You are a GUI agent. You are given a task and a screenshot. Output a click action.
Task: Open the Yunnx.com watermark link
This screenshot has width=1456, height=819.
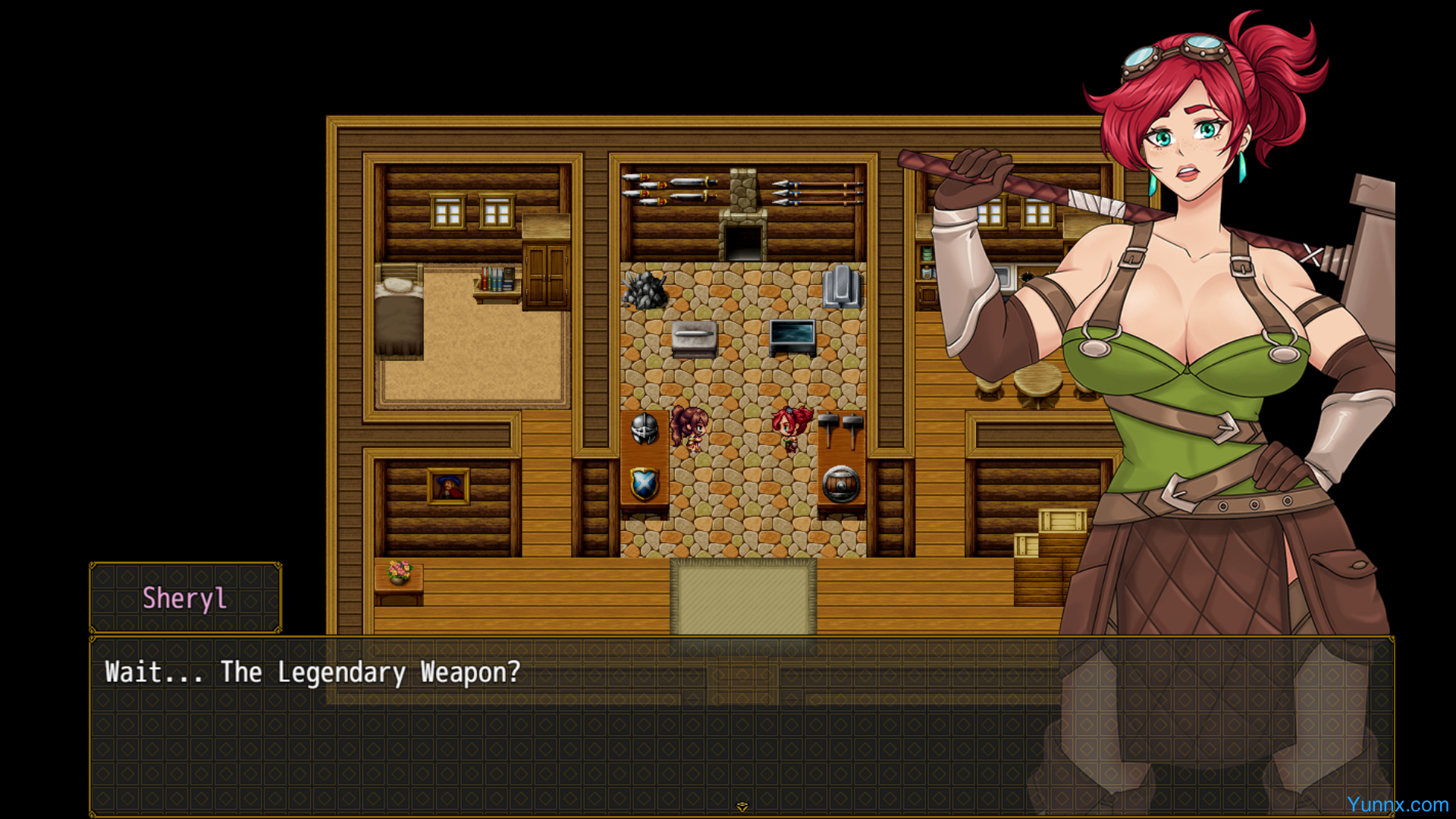click(1397, 805)
